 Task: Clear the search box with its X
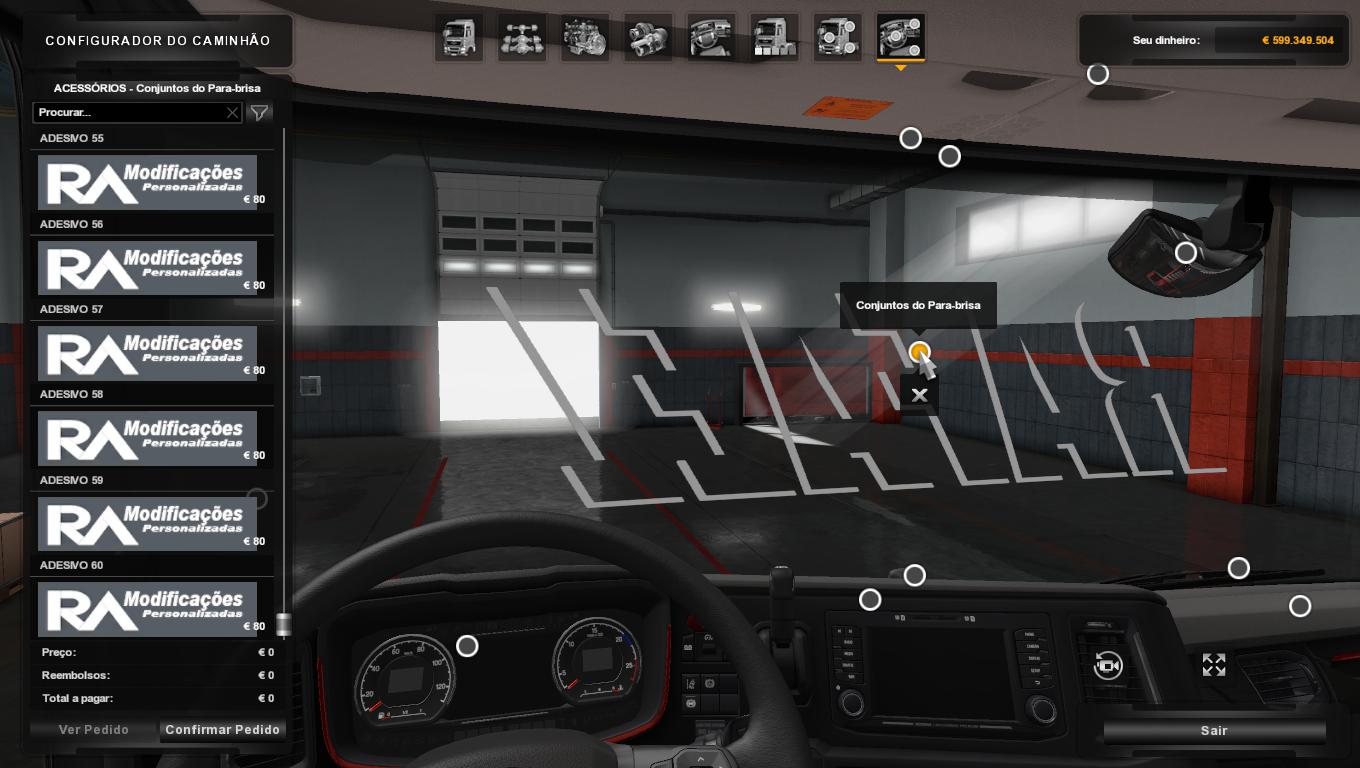click(x=232, y=113)
